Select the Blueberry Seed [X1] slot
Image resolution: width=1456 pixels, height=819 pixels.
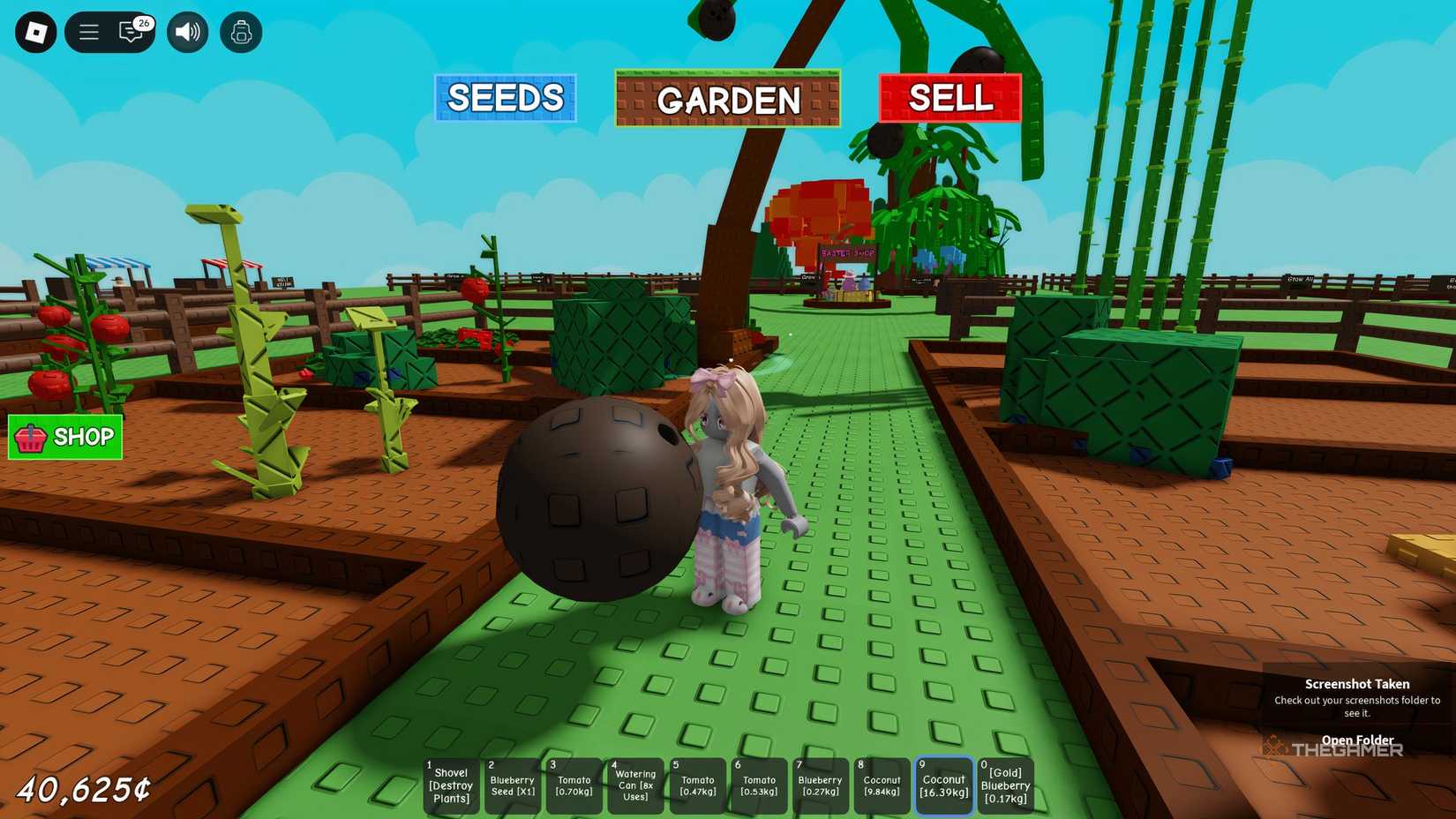[512, 785]
